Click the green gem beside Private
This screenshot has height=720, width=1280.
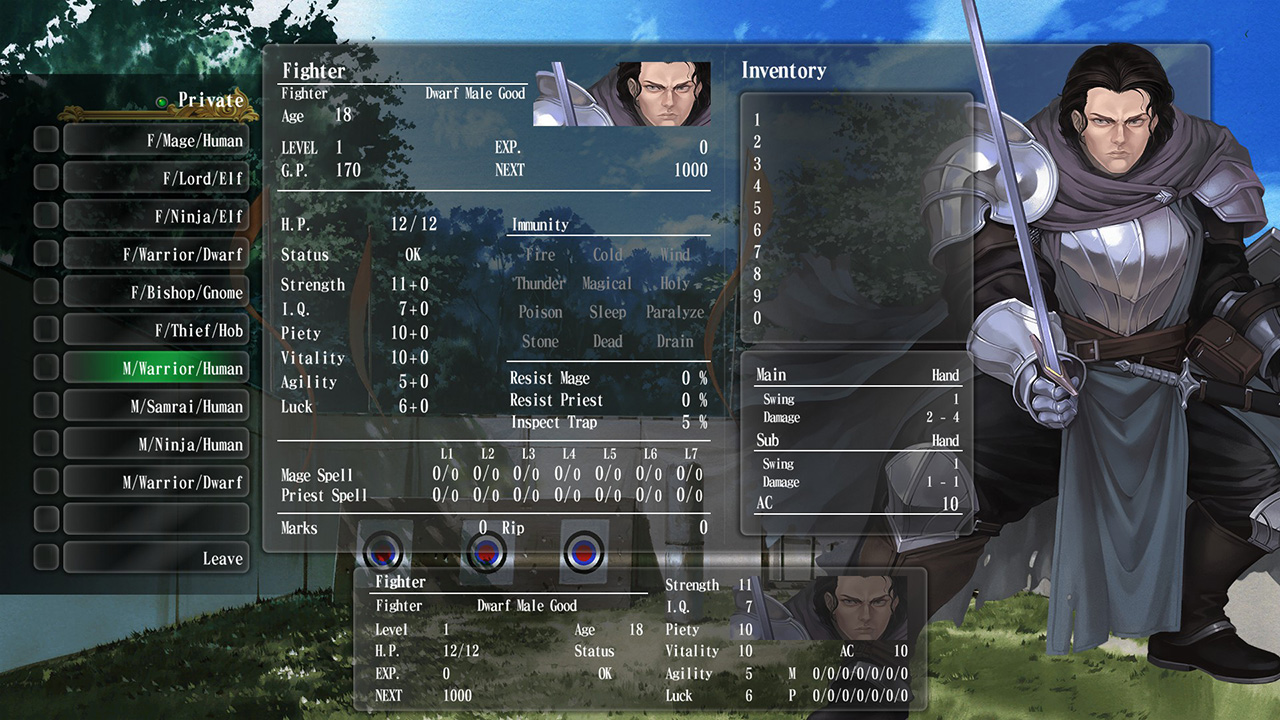tap(163, 101)
